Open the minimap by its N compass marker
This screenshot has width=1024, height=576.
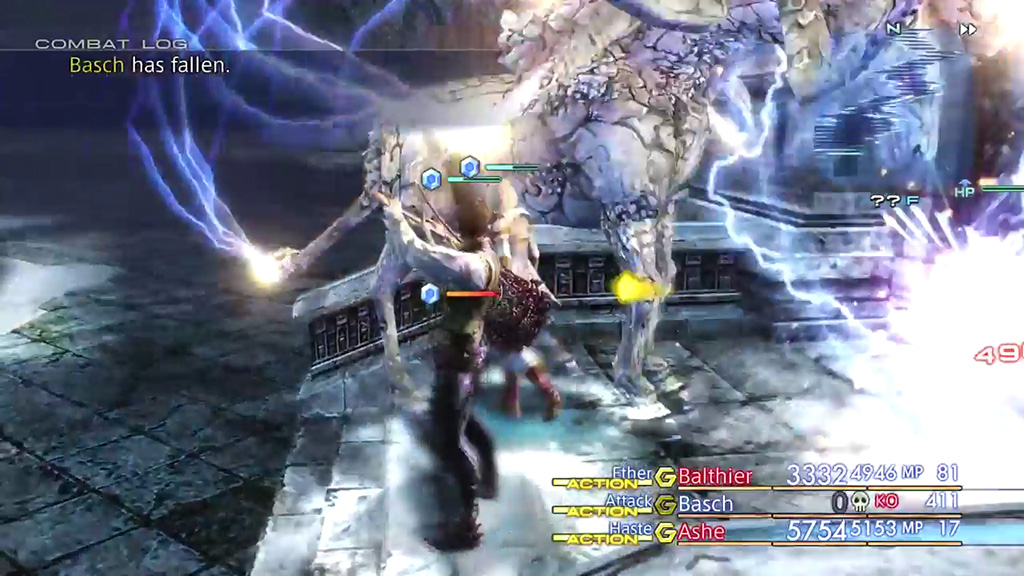tap(893, 29)
